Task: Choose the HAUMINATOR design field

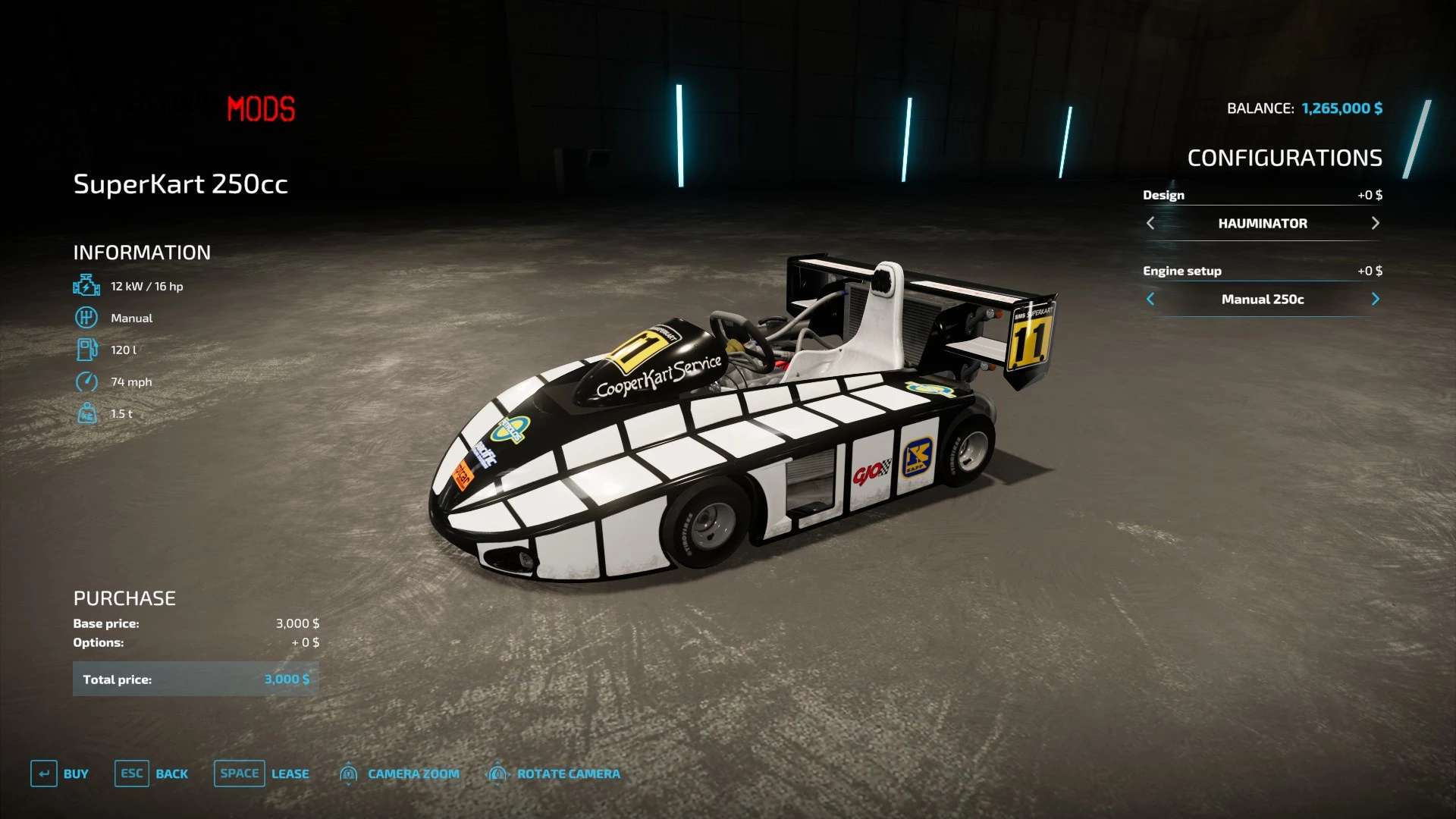Action: (x=1263, y=223)
